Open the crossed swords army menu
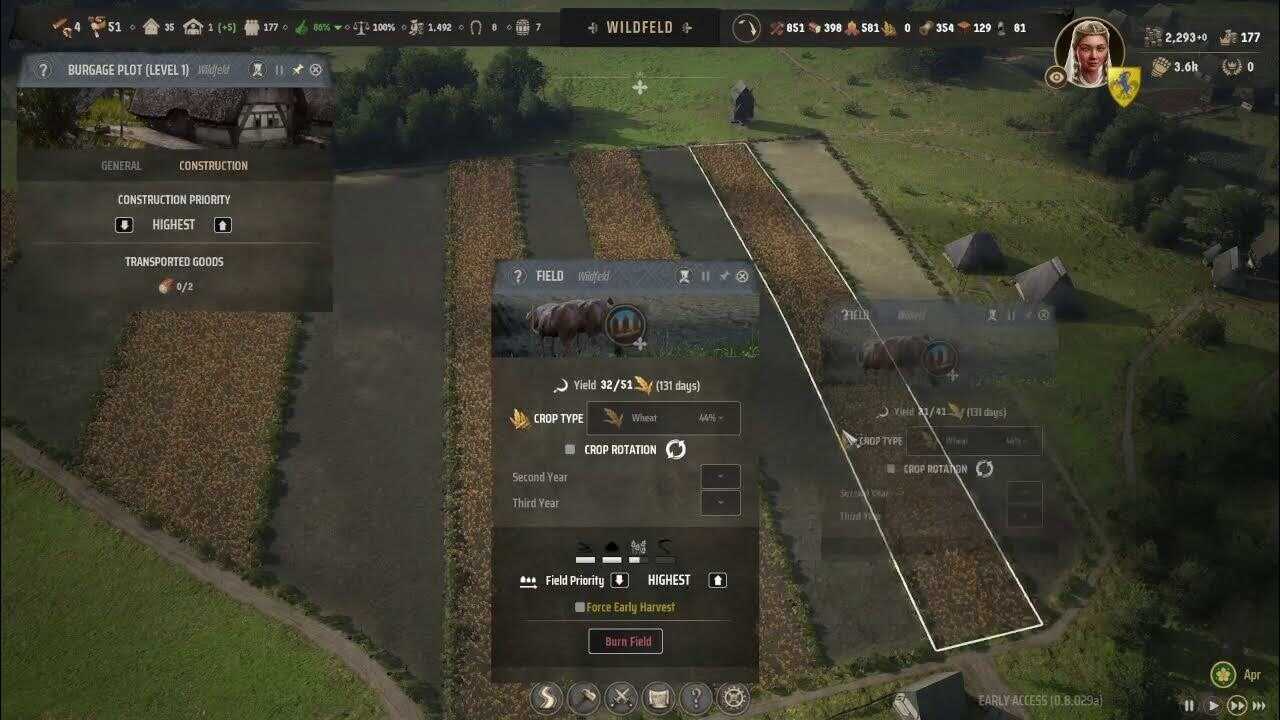Viewport: 1280px width, 720px height. pyautogui.click(x=622, y=697)
